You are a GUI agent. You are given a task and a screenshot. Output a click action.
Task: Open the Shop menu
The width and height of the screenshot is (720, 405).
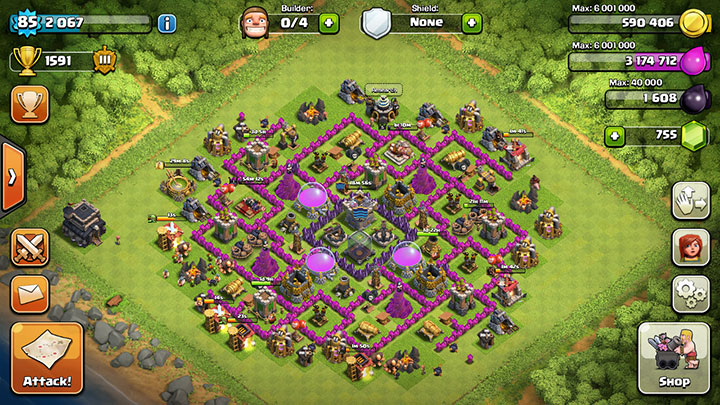coord(673,357)
